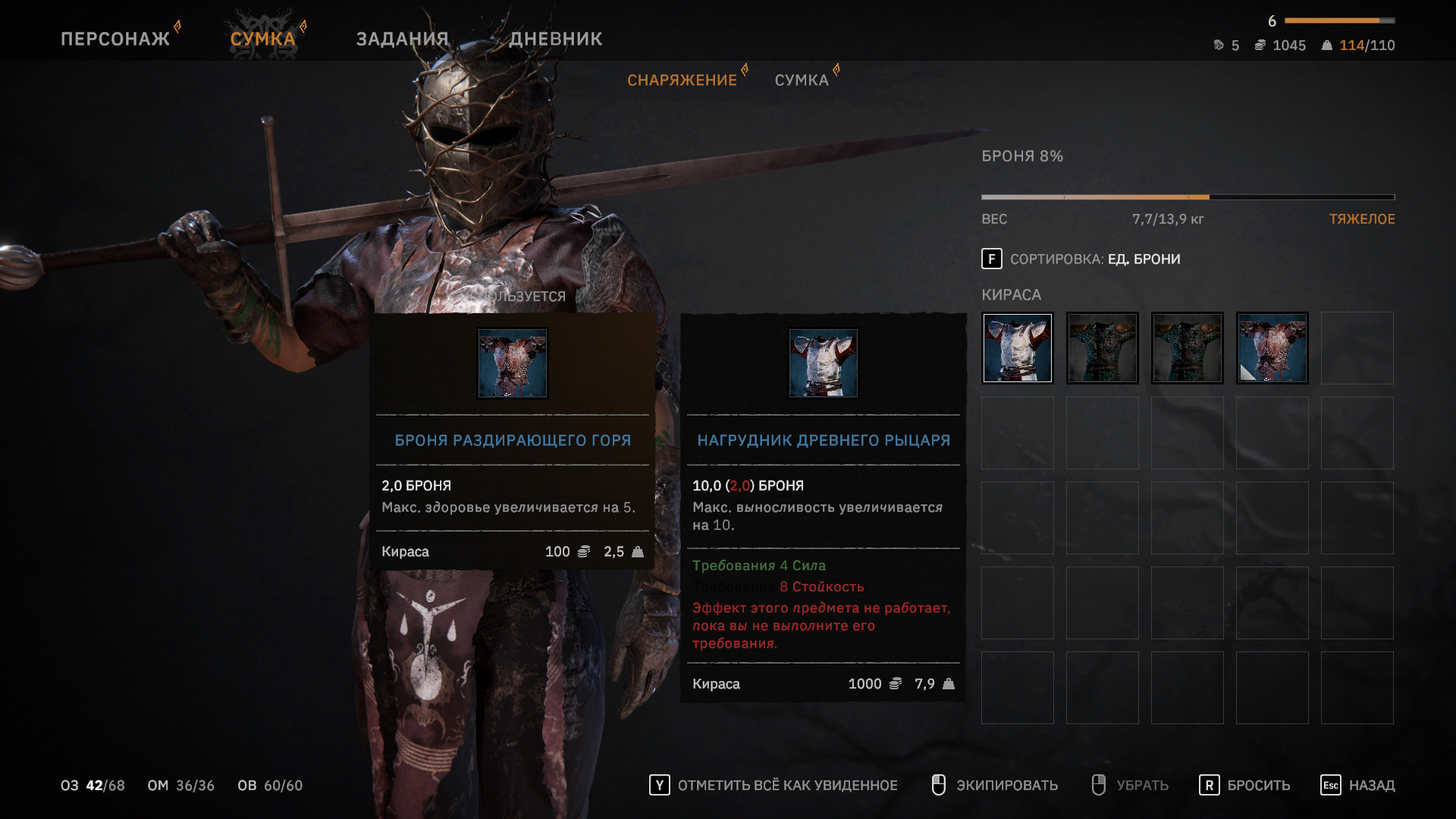Select the white Нагрудник древнего рыцаря cuirass slot
Image resolution: width=1456 pixels, height=819 pixels.
pos(1018,348)
